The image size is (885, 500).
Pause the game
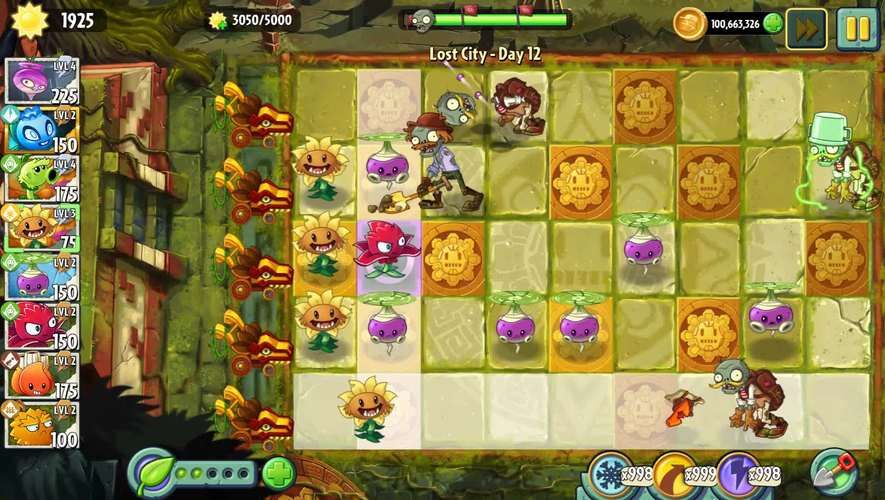coord(857,28)
